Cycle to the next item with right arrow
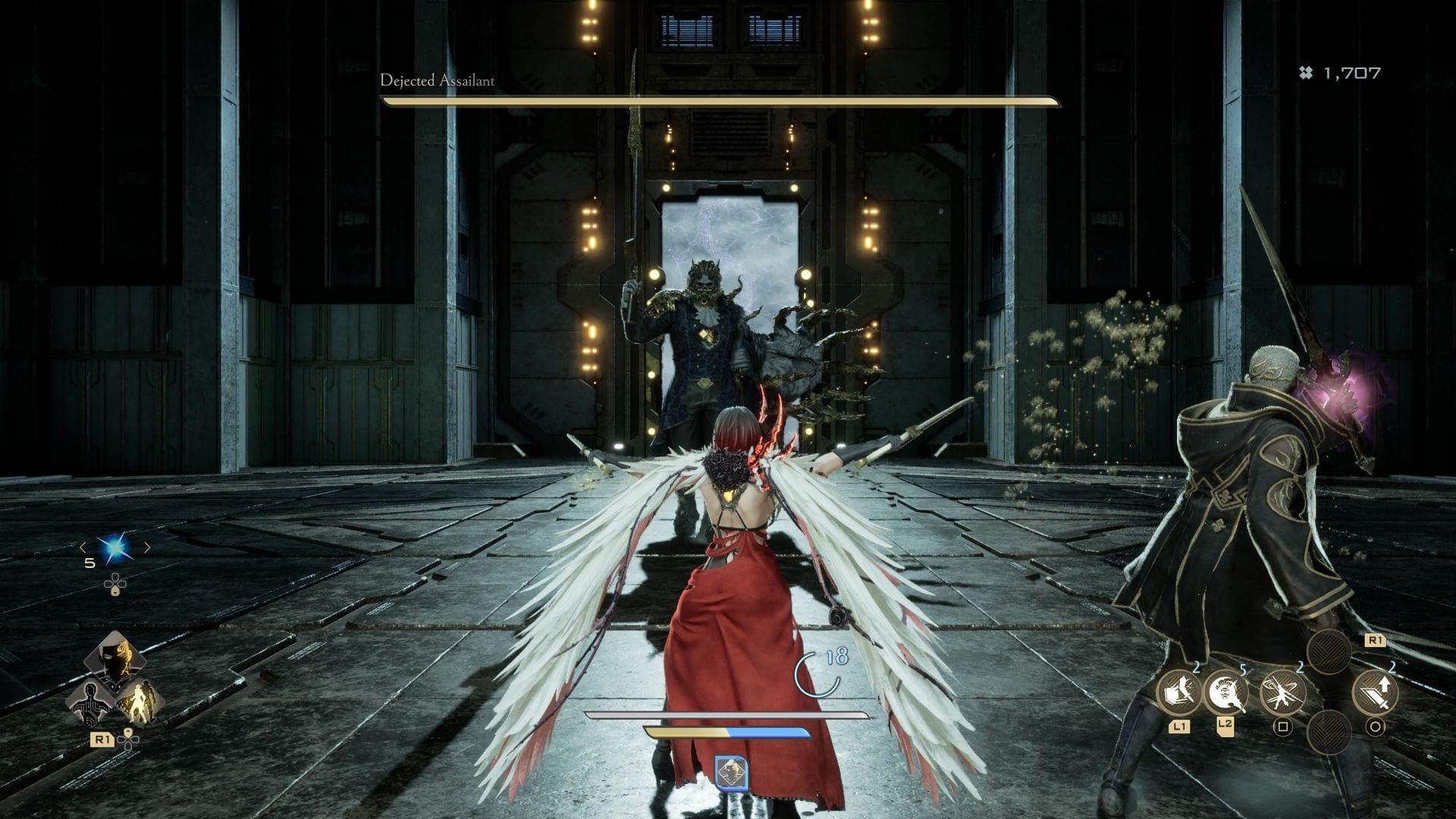 tap(147, 548)
